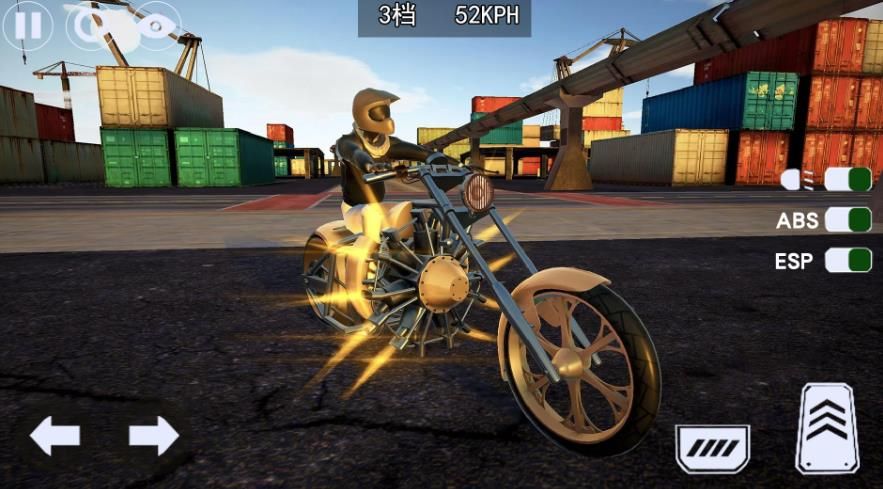Pause the game

tap(27, 26)
